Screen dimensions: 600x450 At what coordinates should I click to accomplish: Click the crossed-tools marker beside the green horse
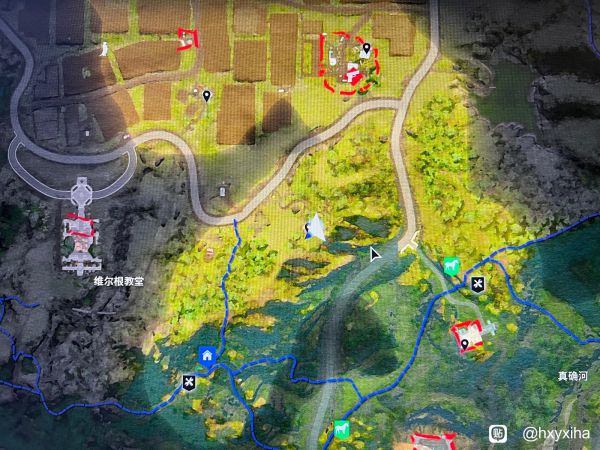[x=478, y=284]
